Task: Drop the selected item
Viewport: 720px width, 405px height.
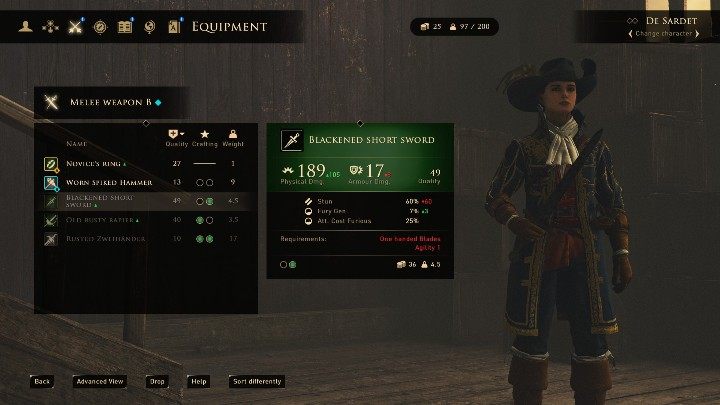Action: [x=157, y=381]
